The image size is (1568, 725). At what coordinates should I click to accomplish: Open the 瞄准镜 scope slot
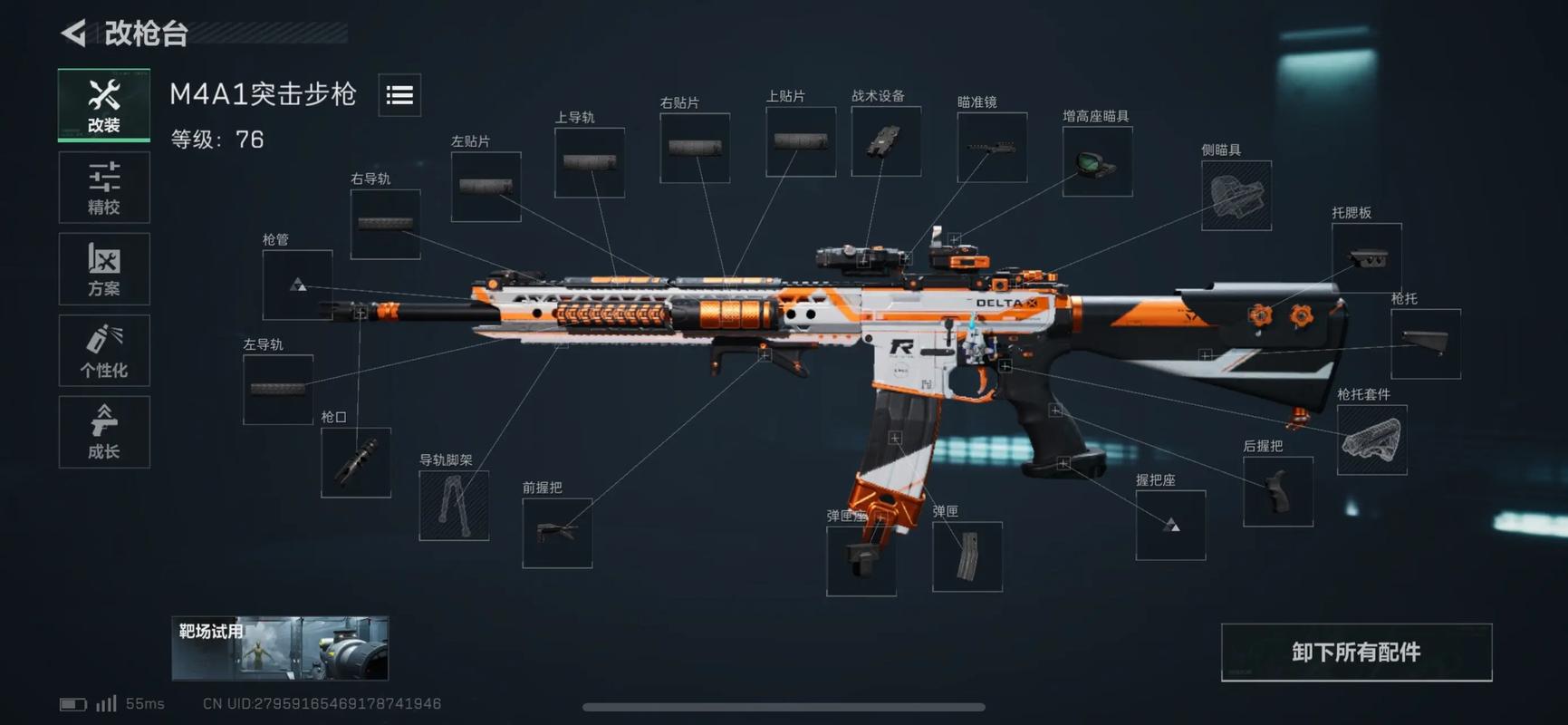(992, 147)
